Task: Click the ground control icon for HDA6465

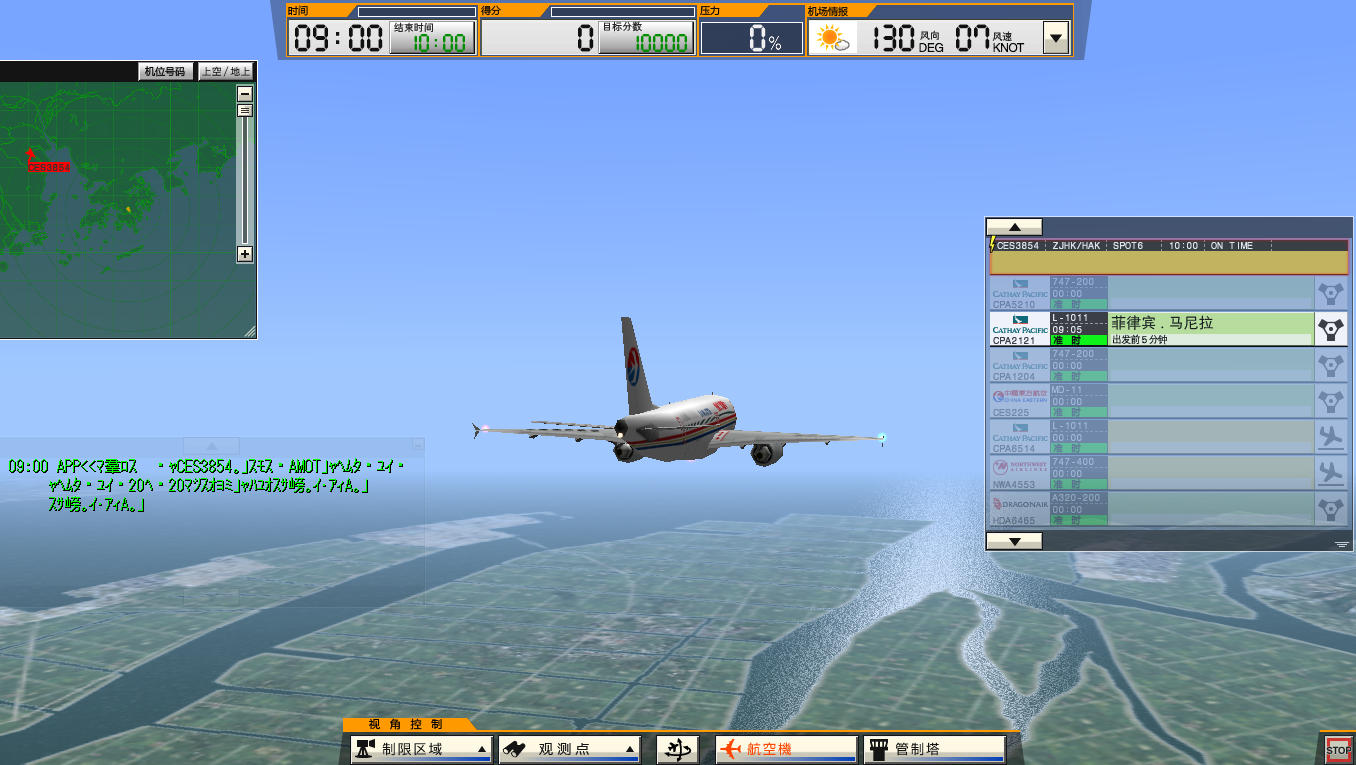Action: pos(1330,509)
